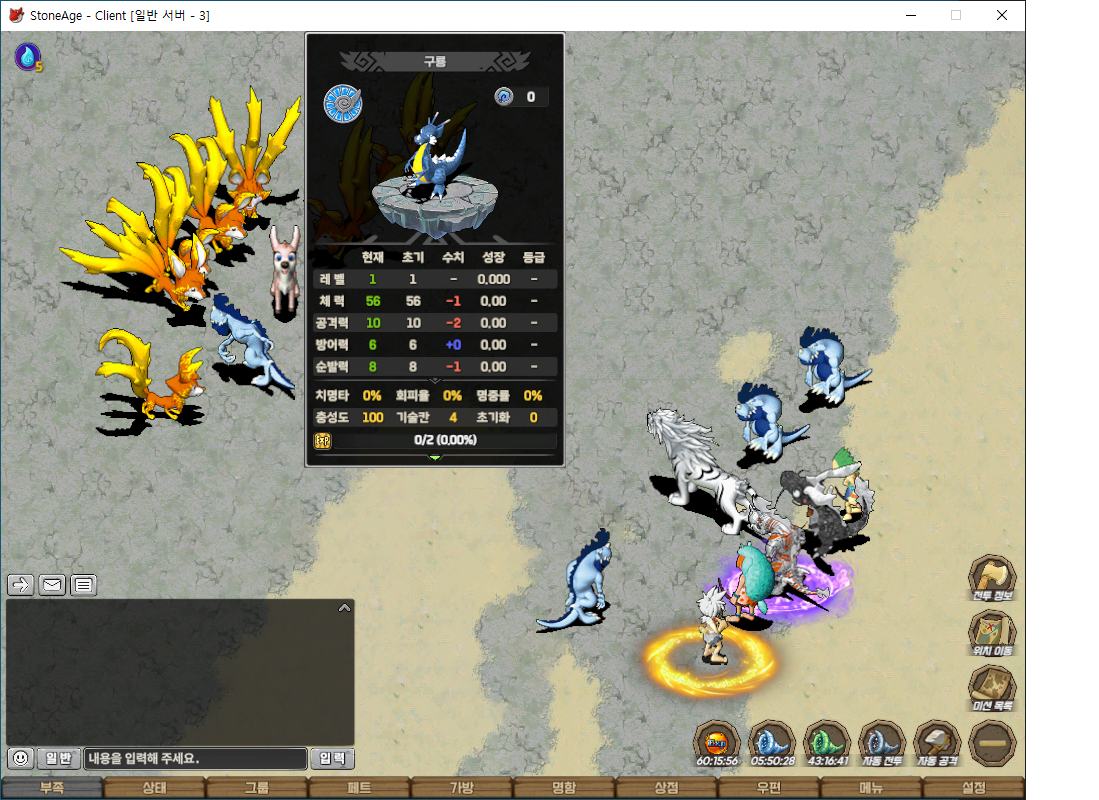Open the 상태 (status) menu
Image resolution: width=1099 pixels, height=800 pixels.
154,788
